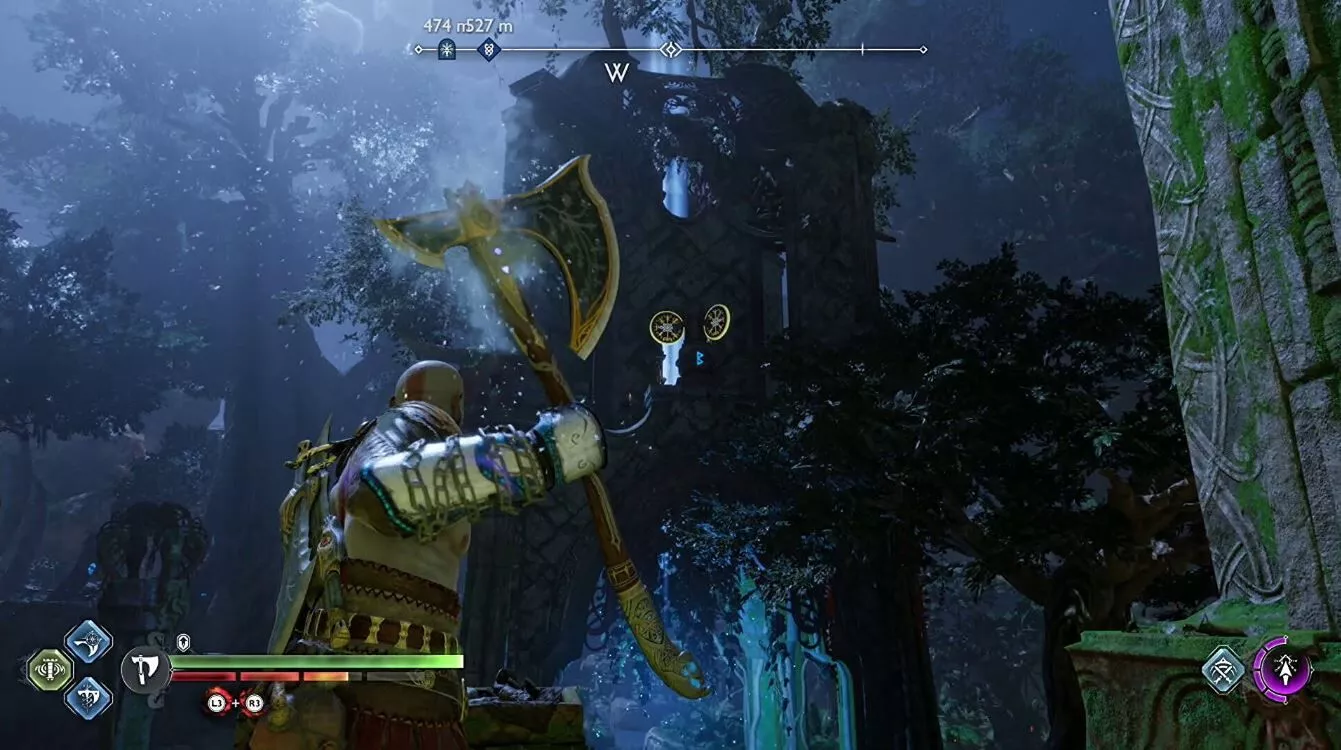The width and height of the screenshot is (1341, 750).
Task: Select the knotwork shrine marker on the compass
Action: 488,50
